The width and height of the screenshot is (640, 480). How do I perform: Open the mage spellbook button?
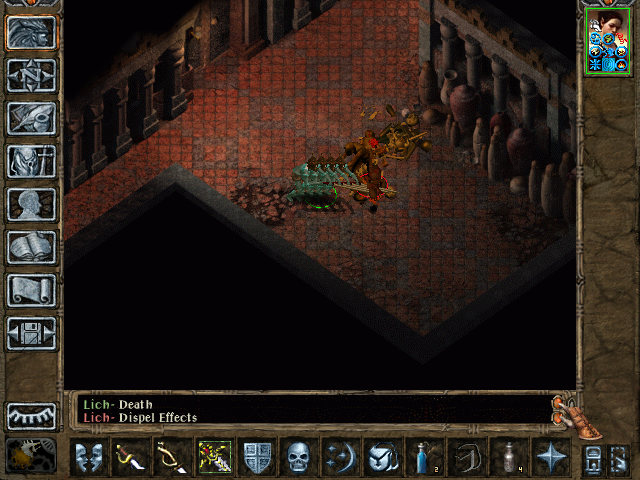31,247
